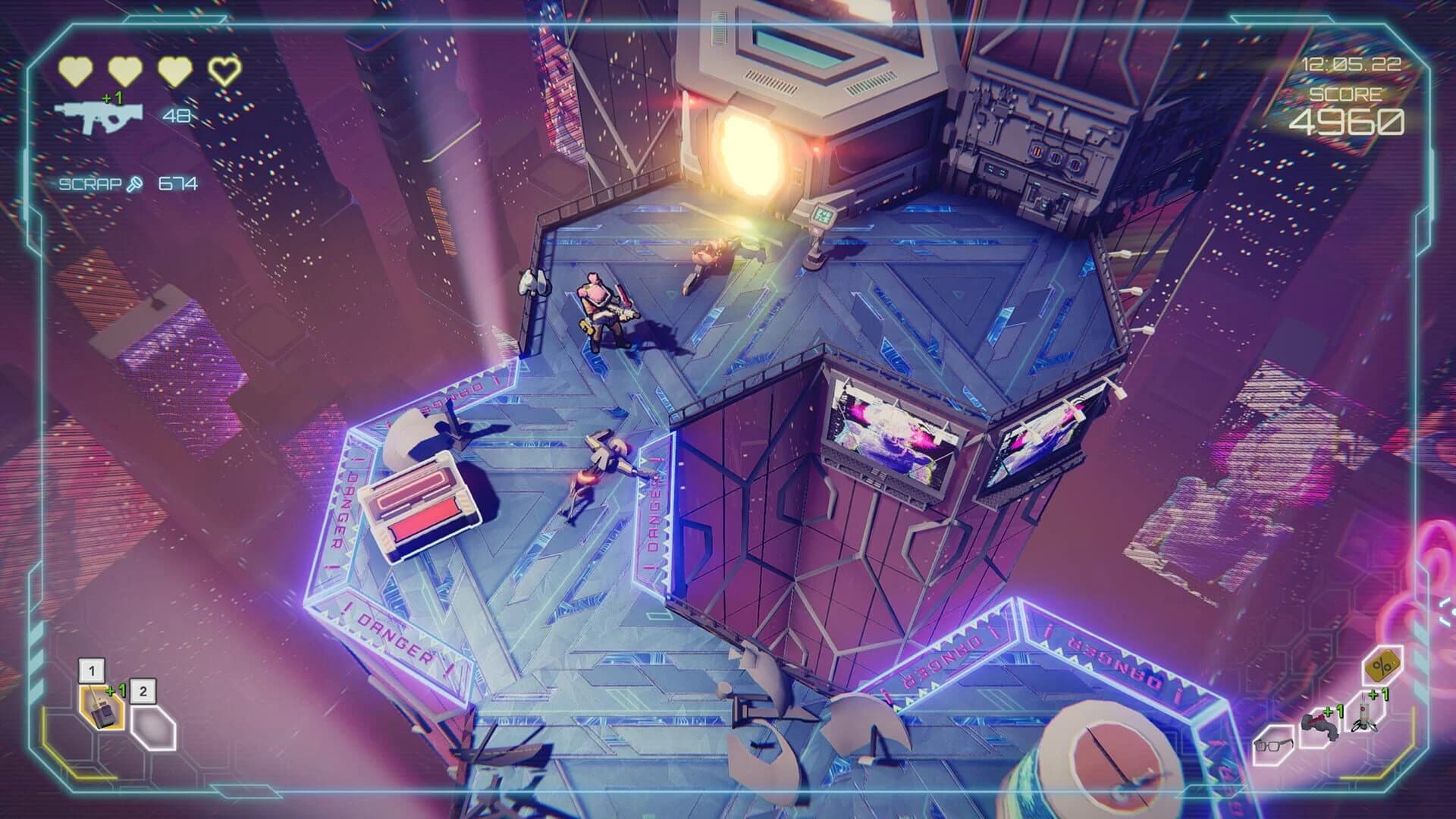Click the syringe rocket item icon showing +1
1456x819 pixels.
1364,717
